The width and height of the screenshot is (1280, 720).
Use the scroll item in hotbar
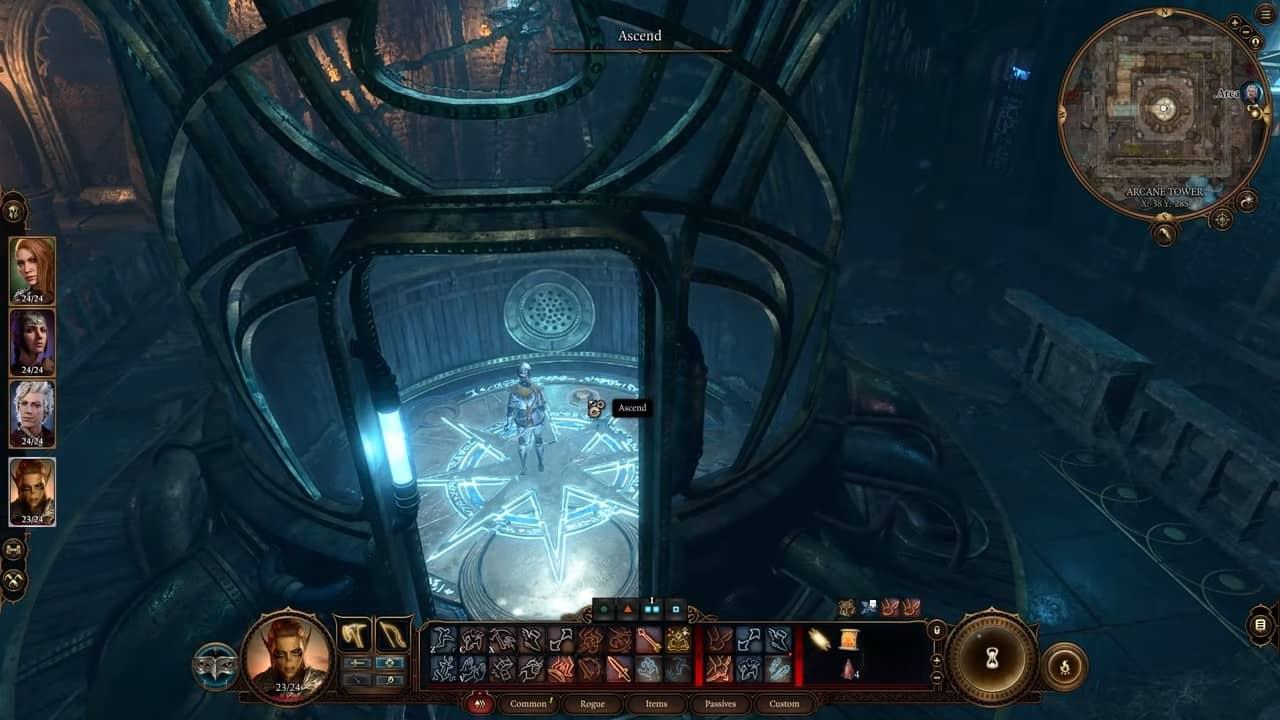849,639
